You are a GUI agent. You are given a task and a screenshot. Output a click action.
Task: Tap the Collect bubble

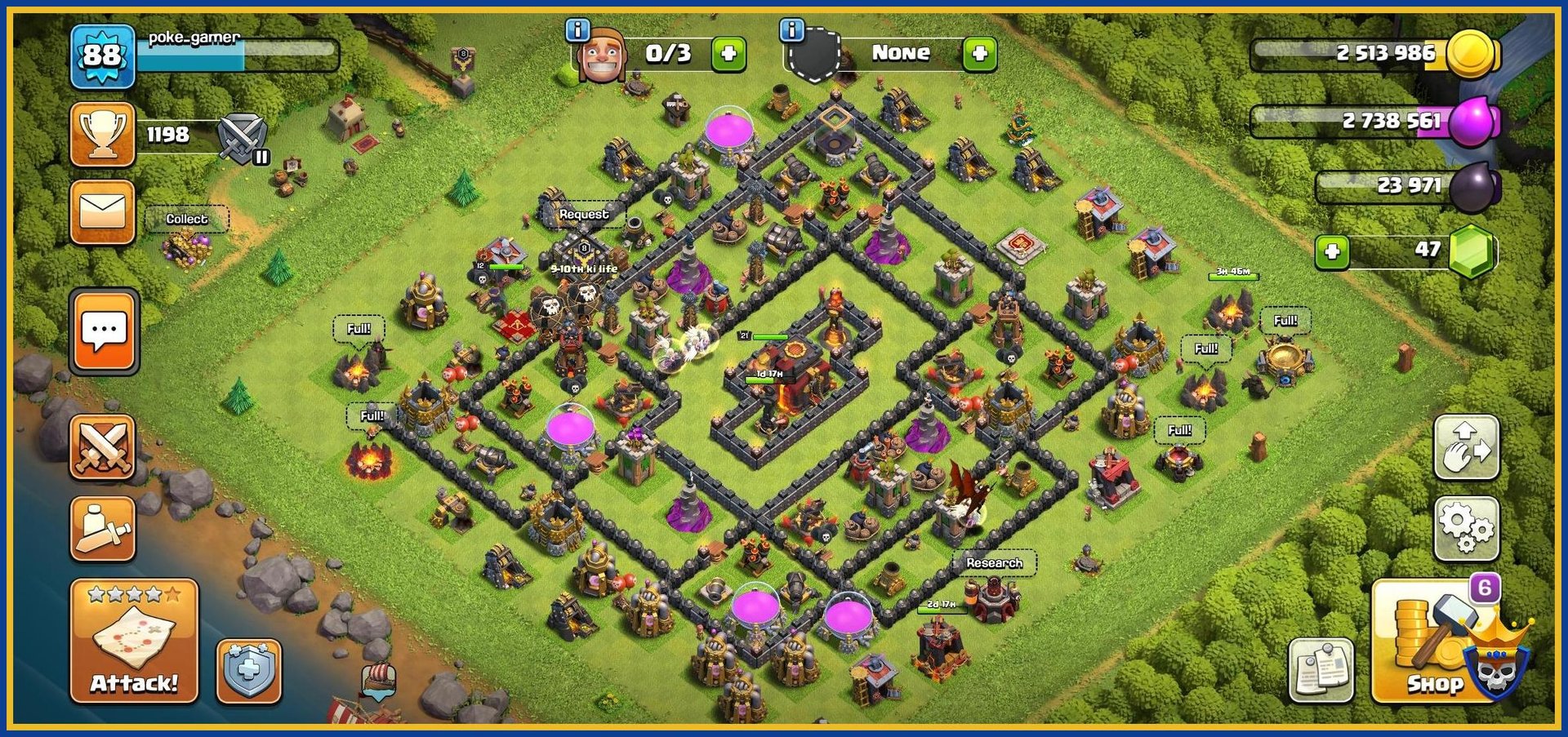187,219
